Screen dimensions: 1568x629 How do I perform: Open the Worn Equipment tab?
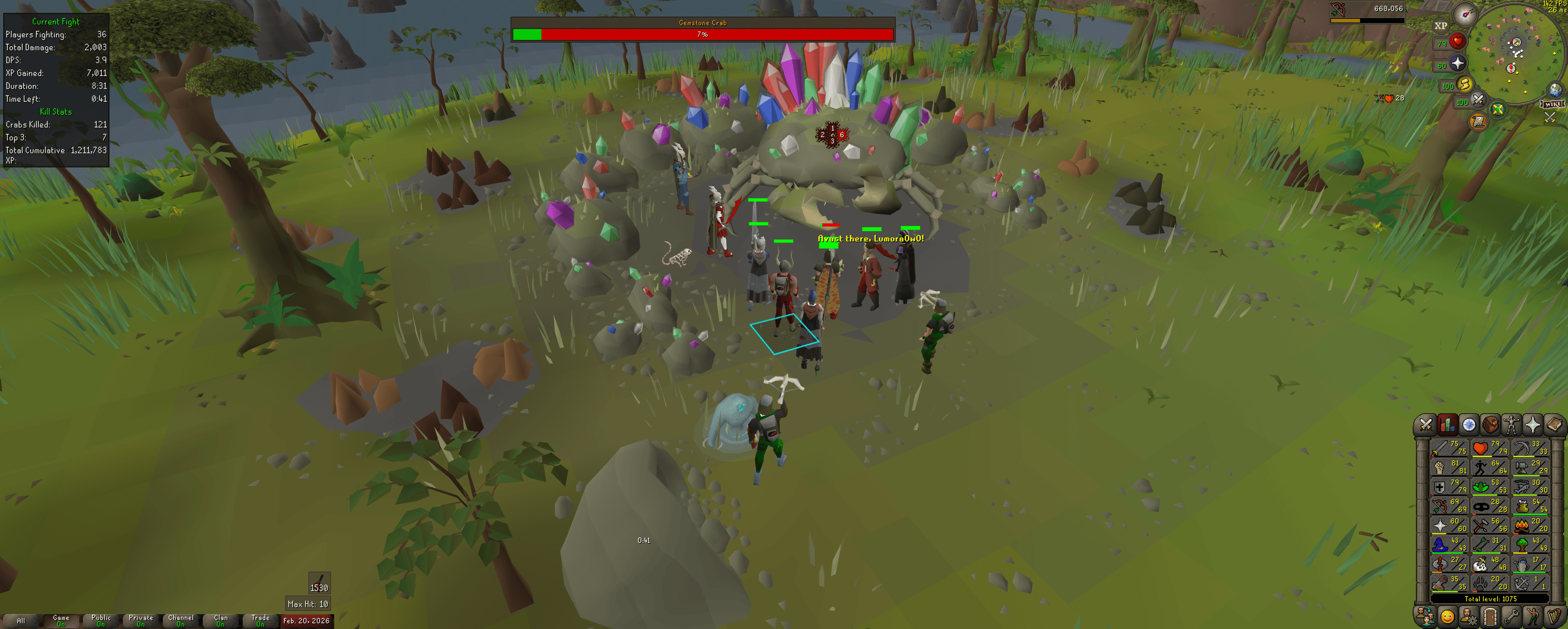[1511, 423]
